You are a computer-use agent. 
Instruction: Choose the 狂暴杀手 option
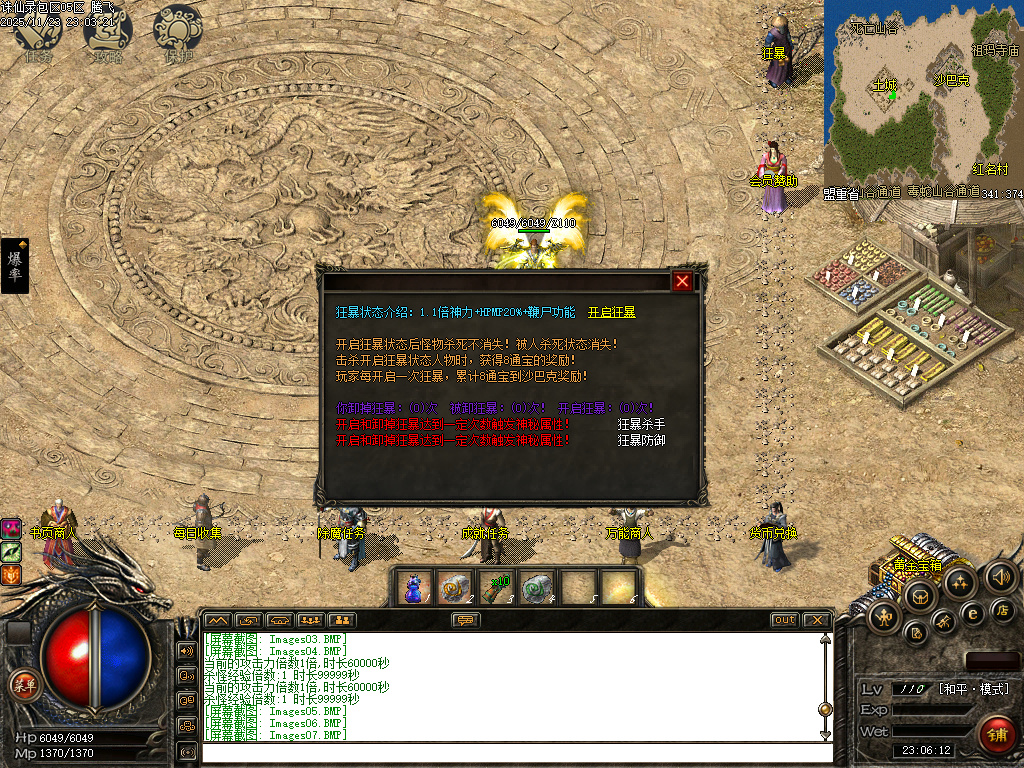click(641, 424)
